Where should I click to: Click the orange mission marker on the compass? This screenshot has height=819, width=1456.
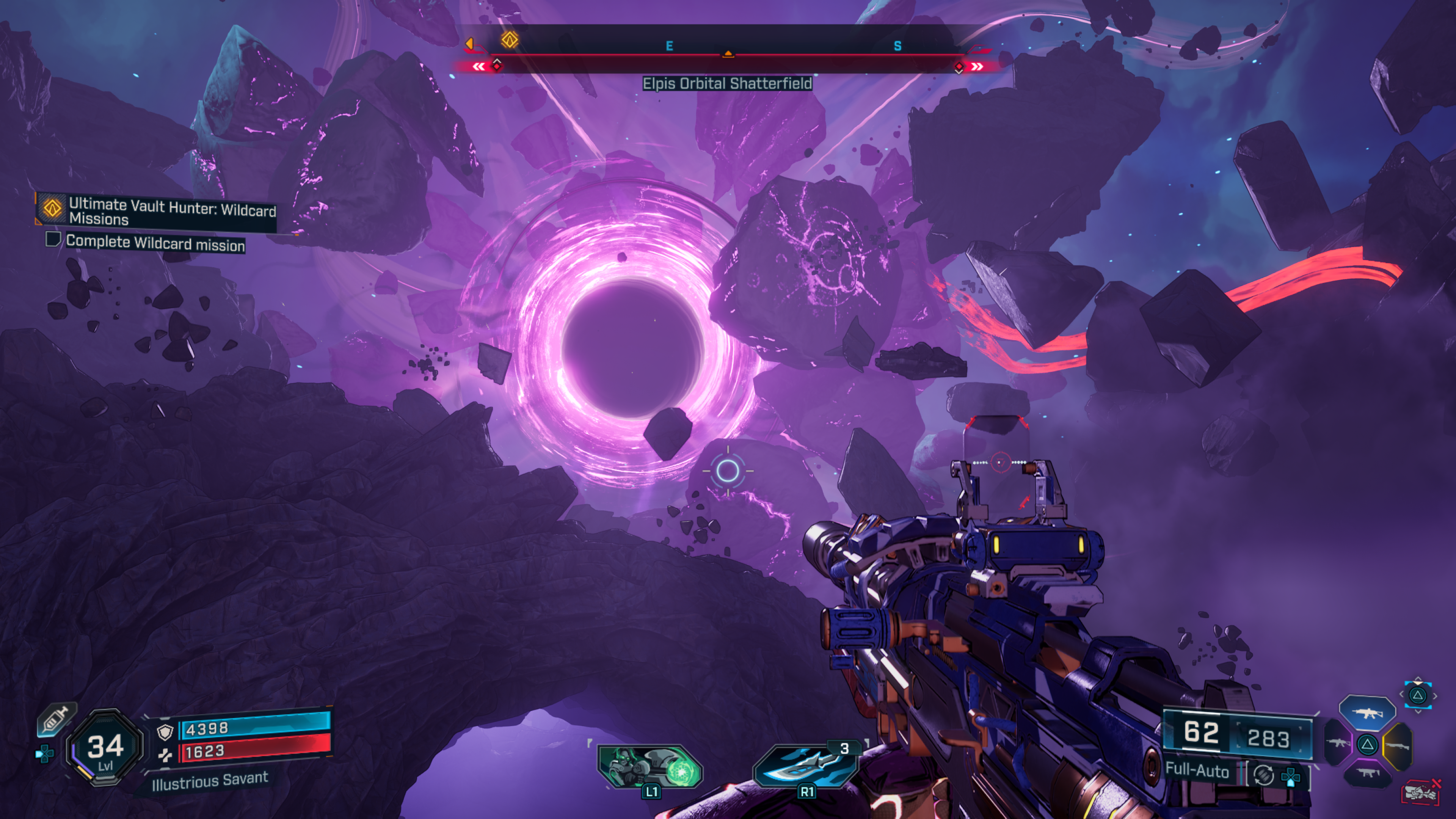(x=509, y=39)
